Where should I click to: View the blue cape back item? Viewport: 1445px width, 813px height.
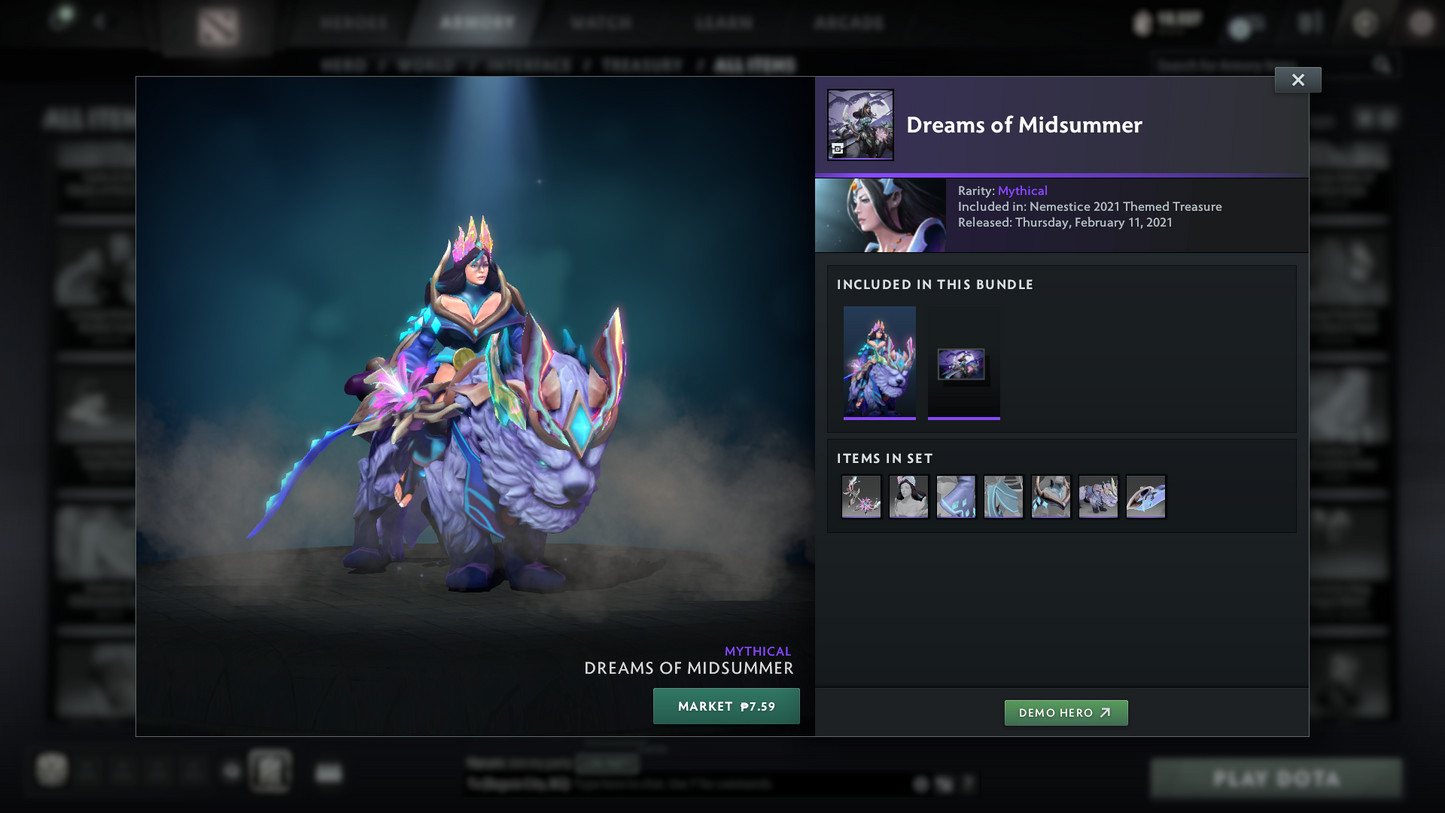click(x=1003, y=497)
